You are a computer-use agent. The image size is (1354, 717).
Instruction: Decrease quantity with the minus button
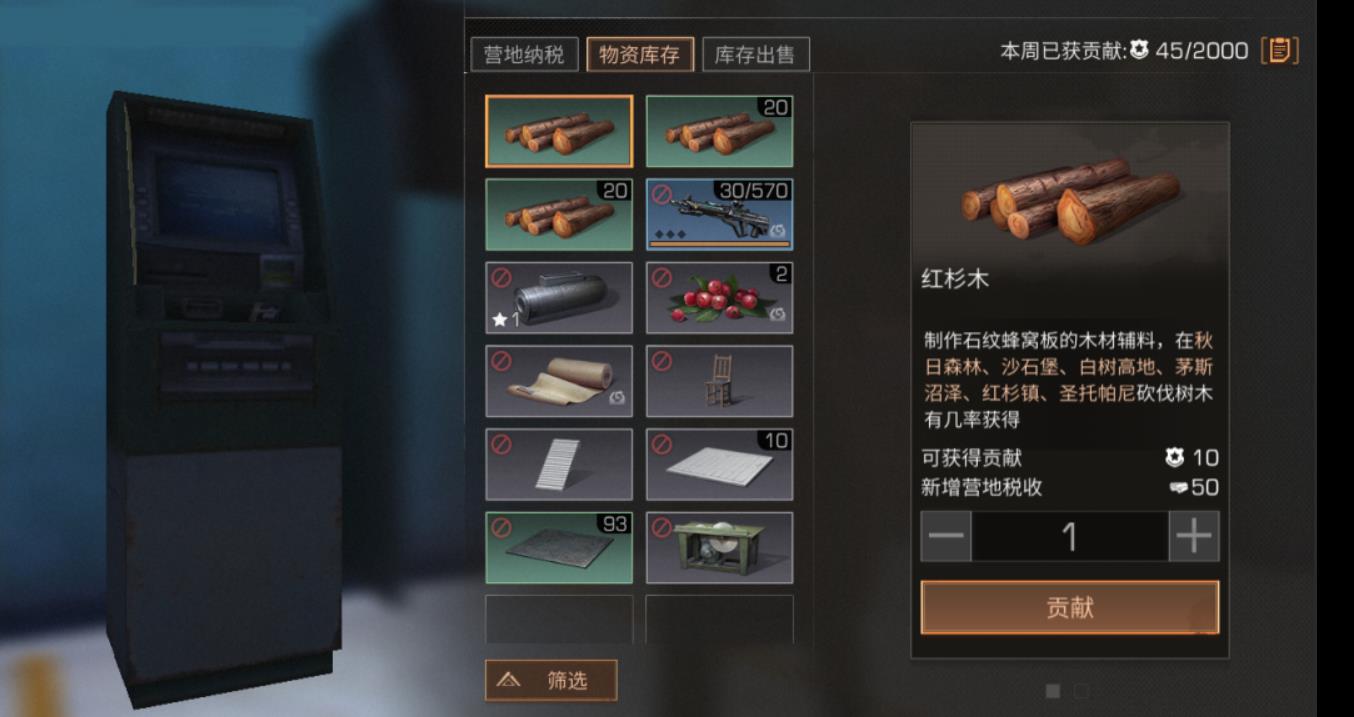(945, 537)
